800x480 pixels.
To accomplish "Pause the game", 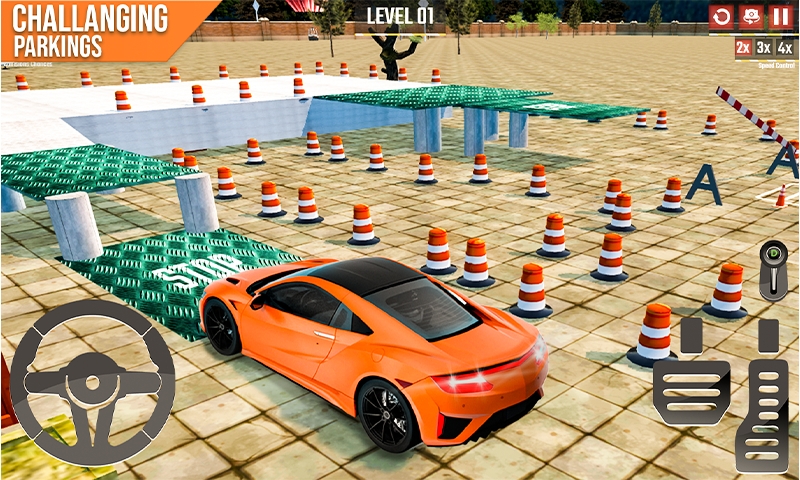I will [x=780, y=17].
